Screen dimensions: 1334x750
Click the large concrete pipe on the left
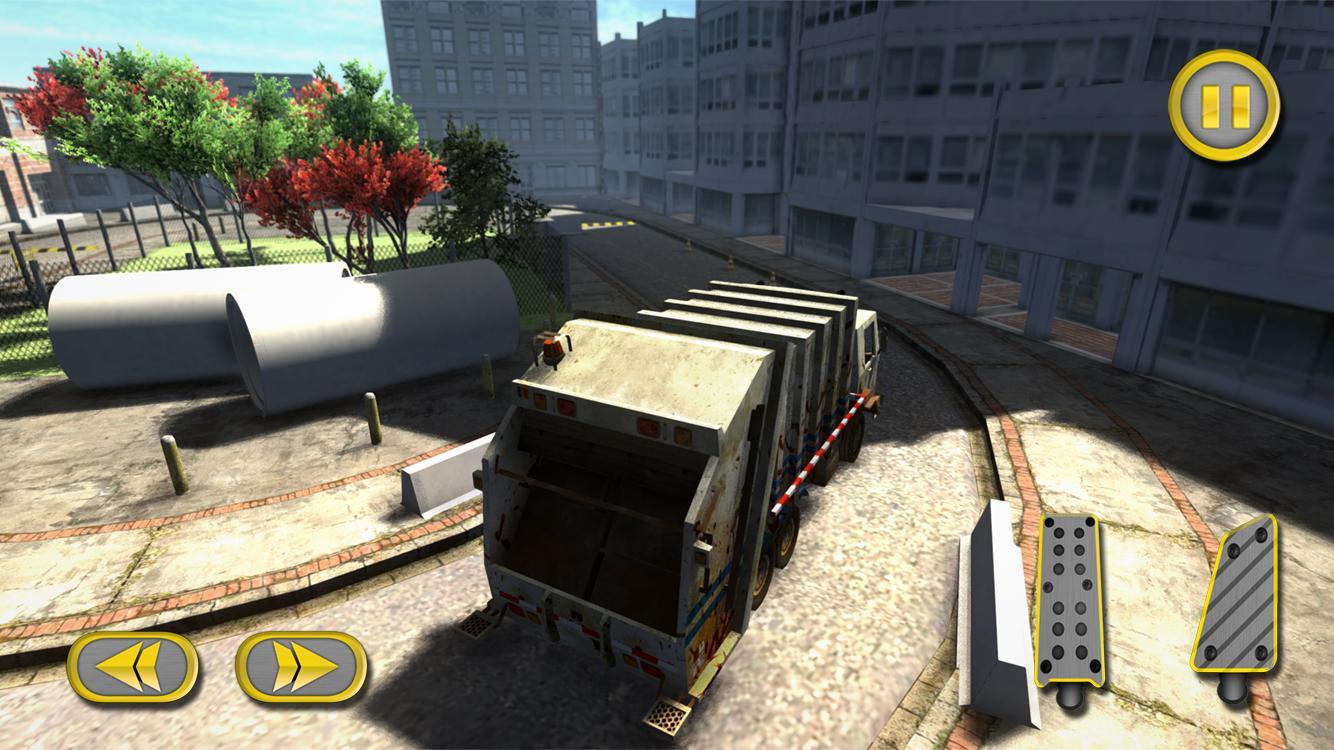click(270, 330)
